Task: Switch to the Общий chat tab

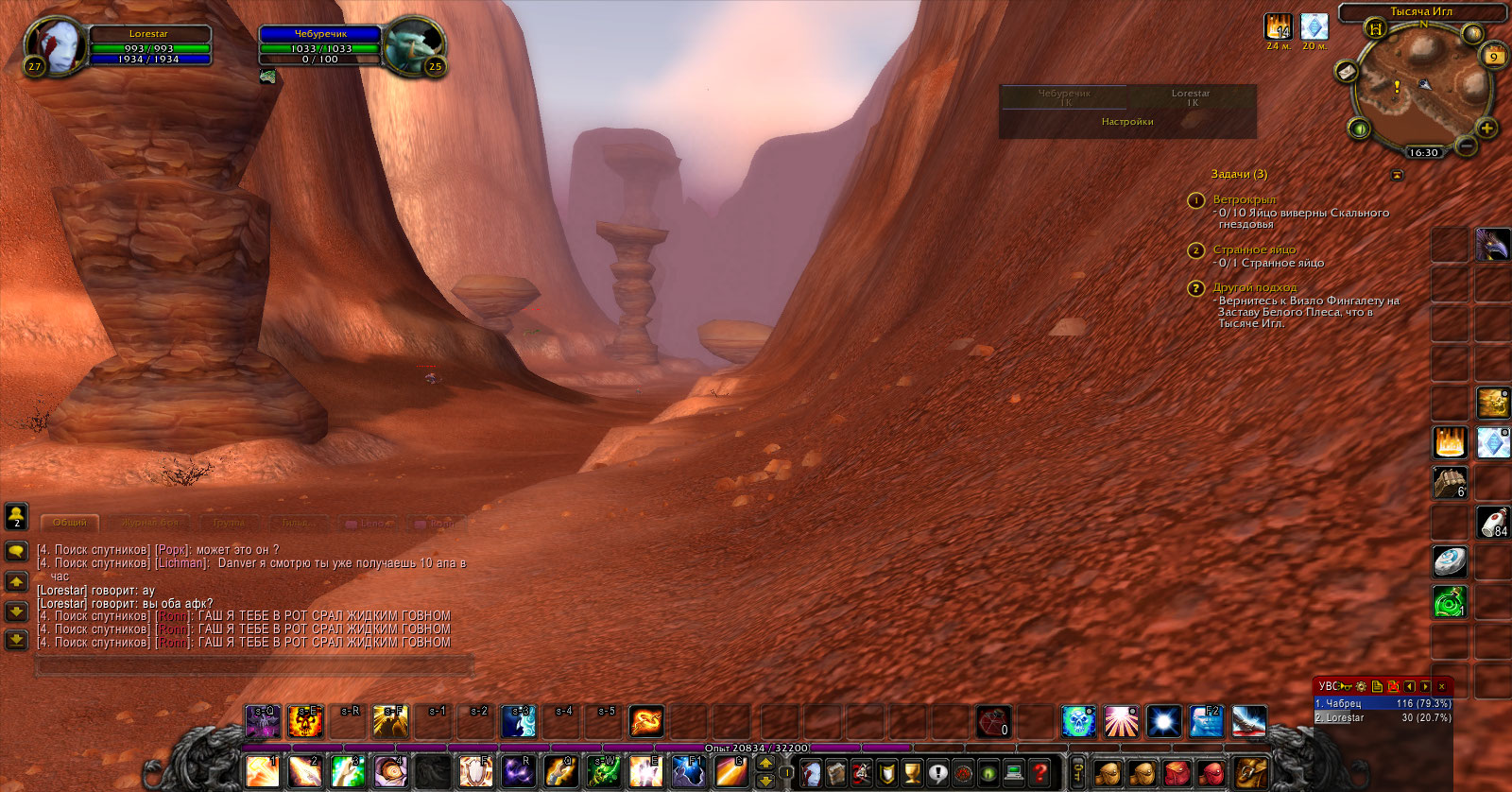Action: coord(70,523)
